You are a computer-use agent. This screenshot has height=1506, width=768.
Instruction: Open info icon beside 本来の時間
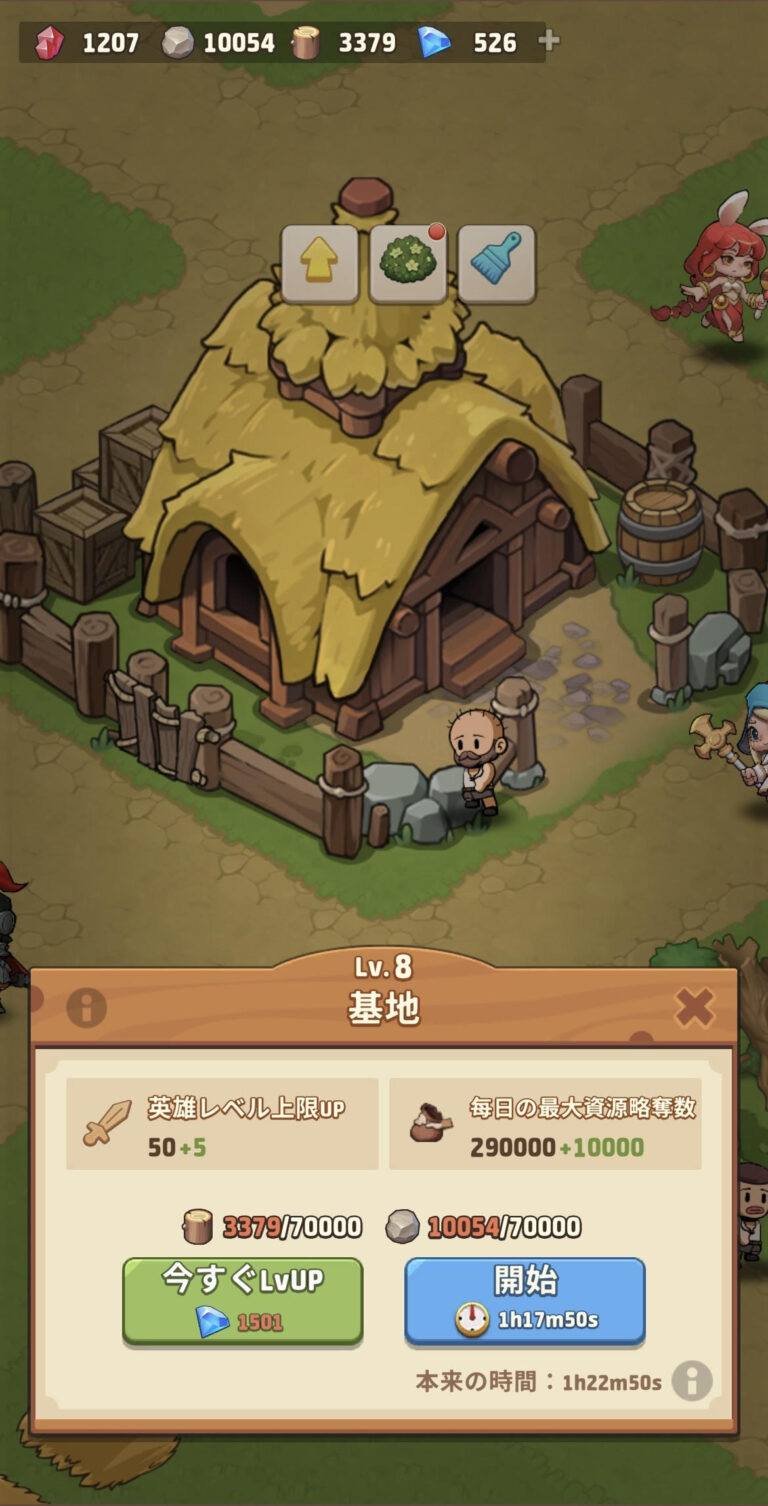[692, 1381]
